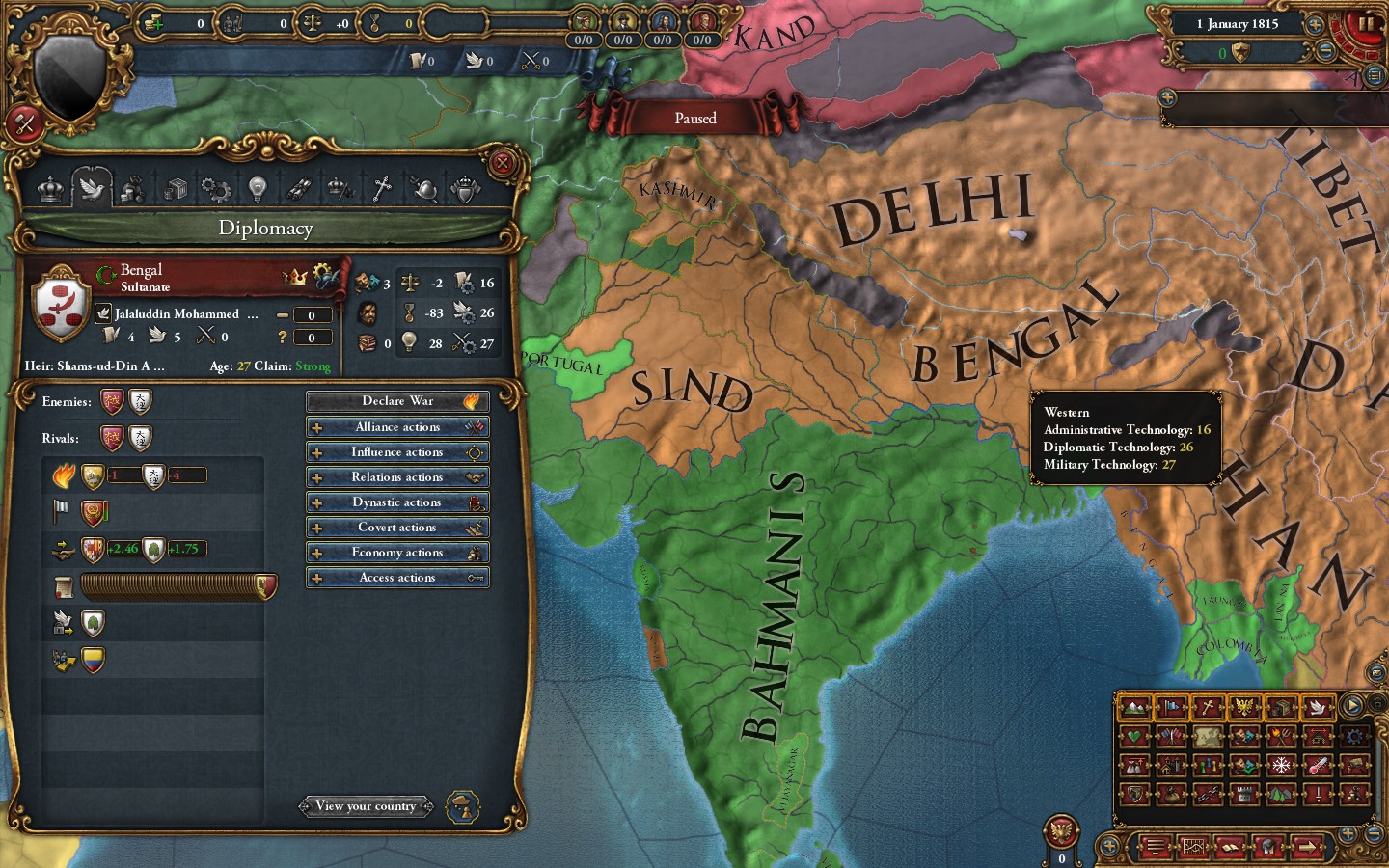Viewport: 1389px width, 868px height.
Task: Click the 1 January 1815 date display
Action: (x=1239, y=23)
